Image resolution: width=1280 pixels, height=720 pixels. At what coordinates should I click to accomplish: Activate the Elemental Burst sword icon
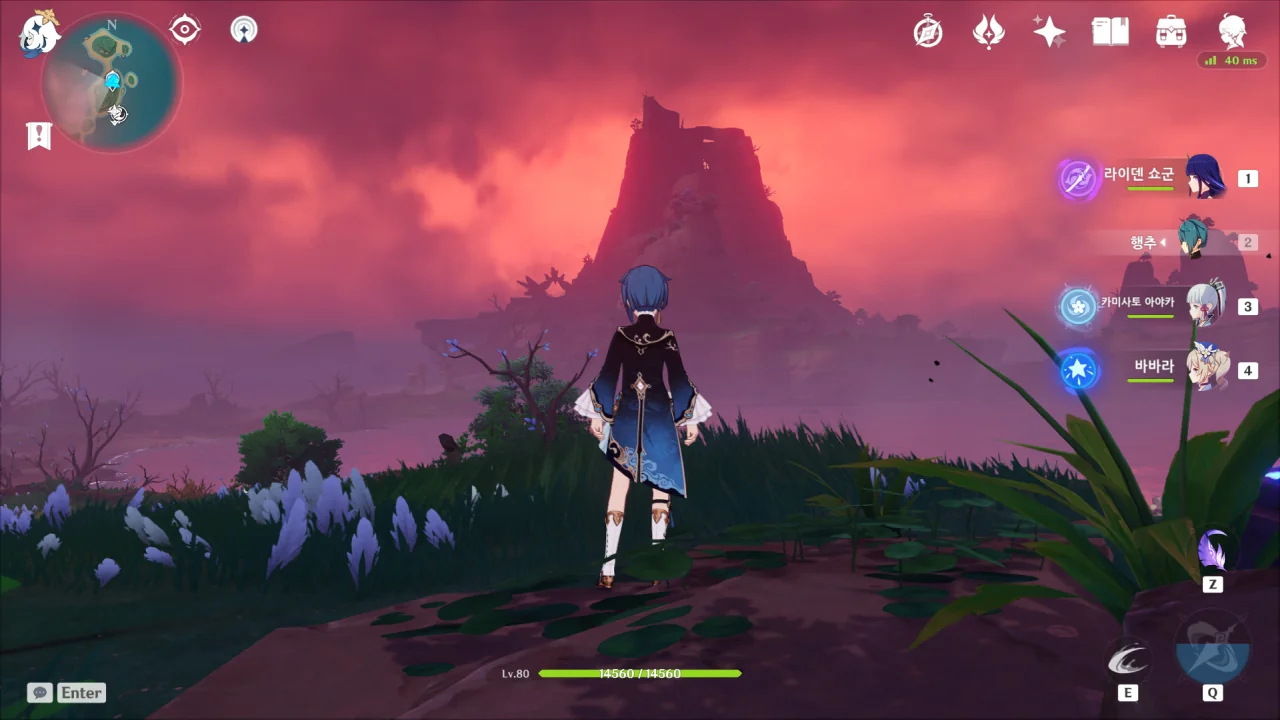1212,648
